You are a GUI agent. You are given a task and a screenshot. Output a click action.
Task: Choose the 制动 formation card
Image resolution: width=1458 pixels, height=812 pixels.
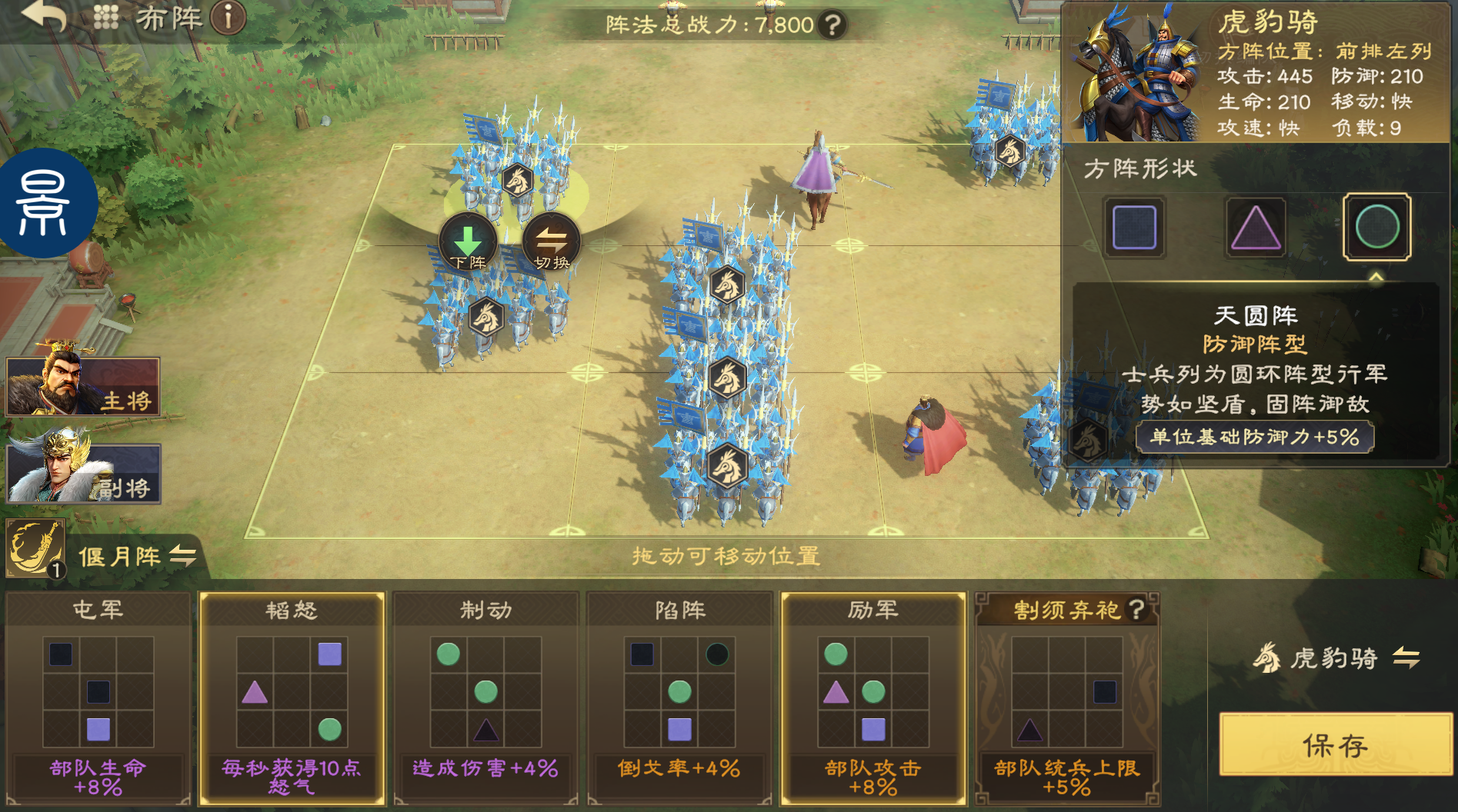tap(485, 697)
